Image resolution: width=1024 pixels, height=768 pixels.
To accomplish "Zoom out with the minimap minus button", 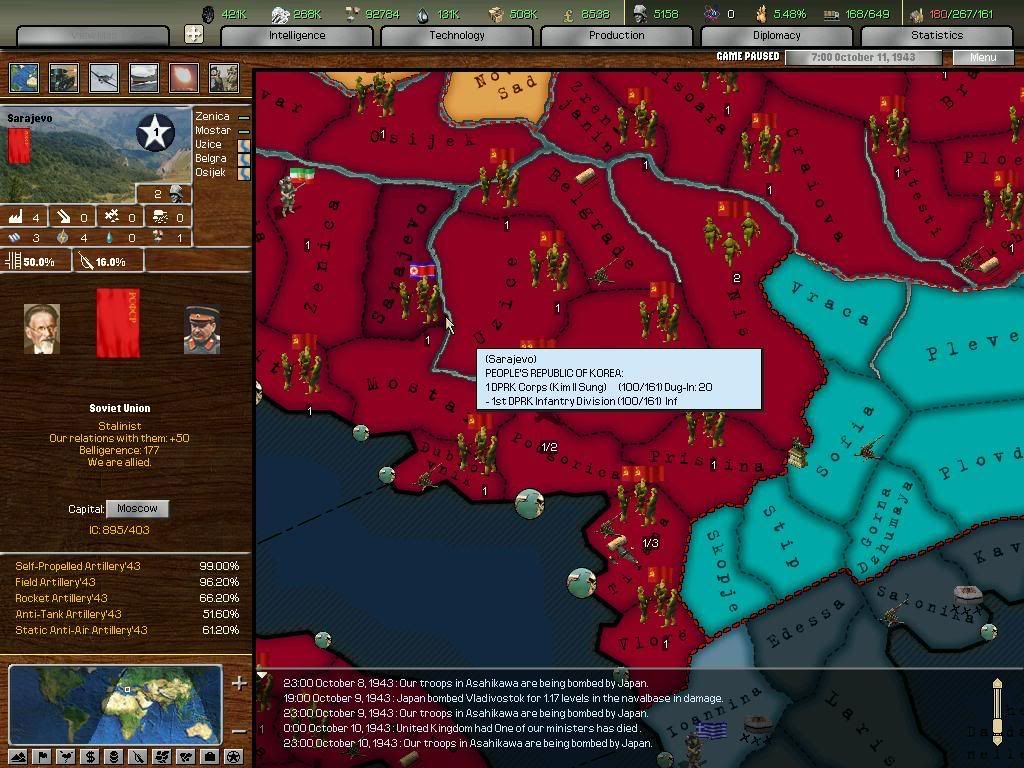I will [239, 730].
